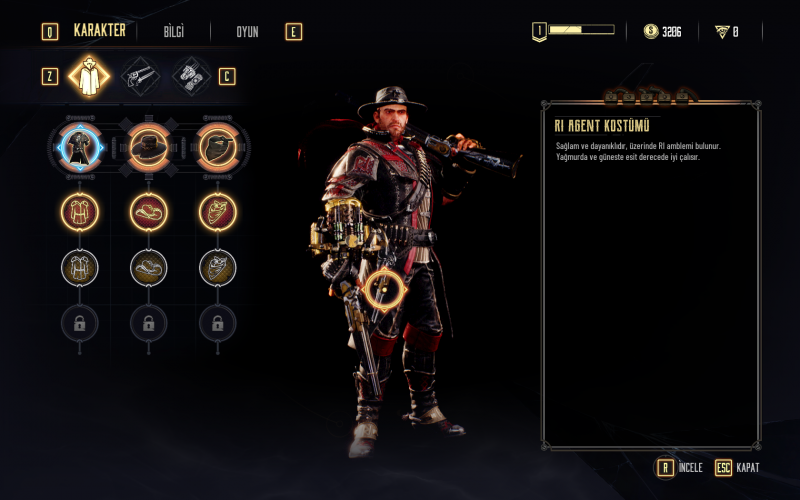Switch to the Oyun tab
The width and height of the screenshot is (800, 500).
(x=247, y=32)
